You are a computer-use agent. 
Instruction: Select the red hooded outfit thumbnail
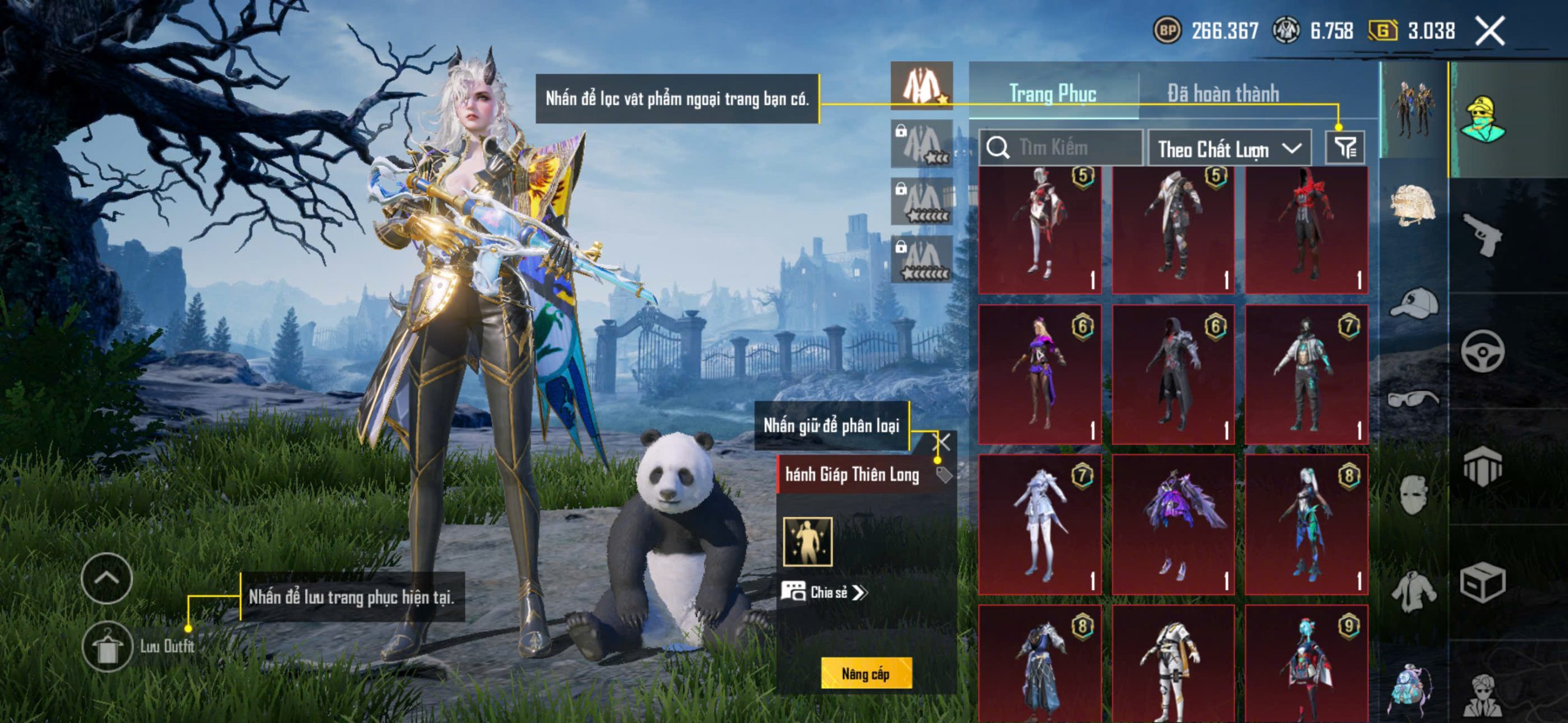(1306, 230)
